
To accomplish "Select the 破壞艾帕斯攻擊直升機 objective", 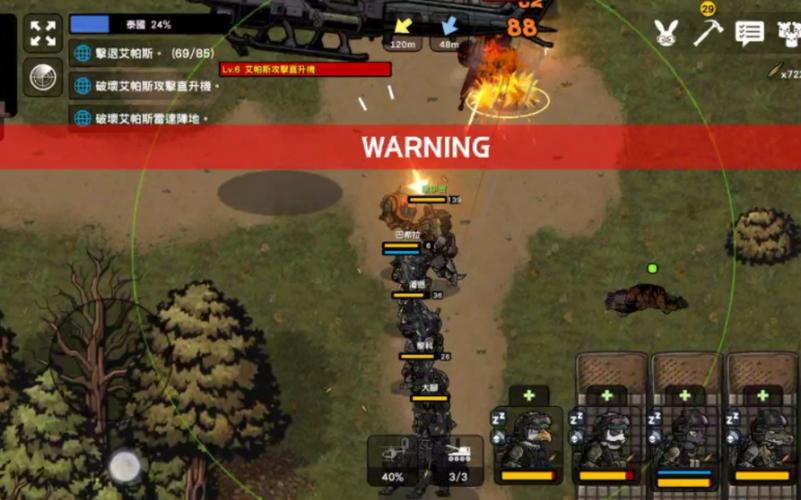I will click(x=146, y=86).
